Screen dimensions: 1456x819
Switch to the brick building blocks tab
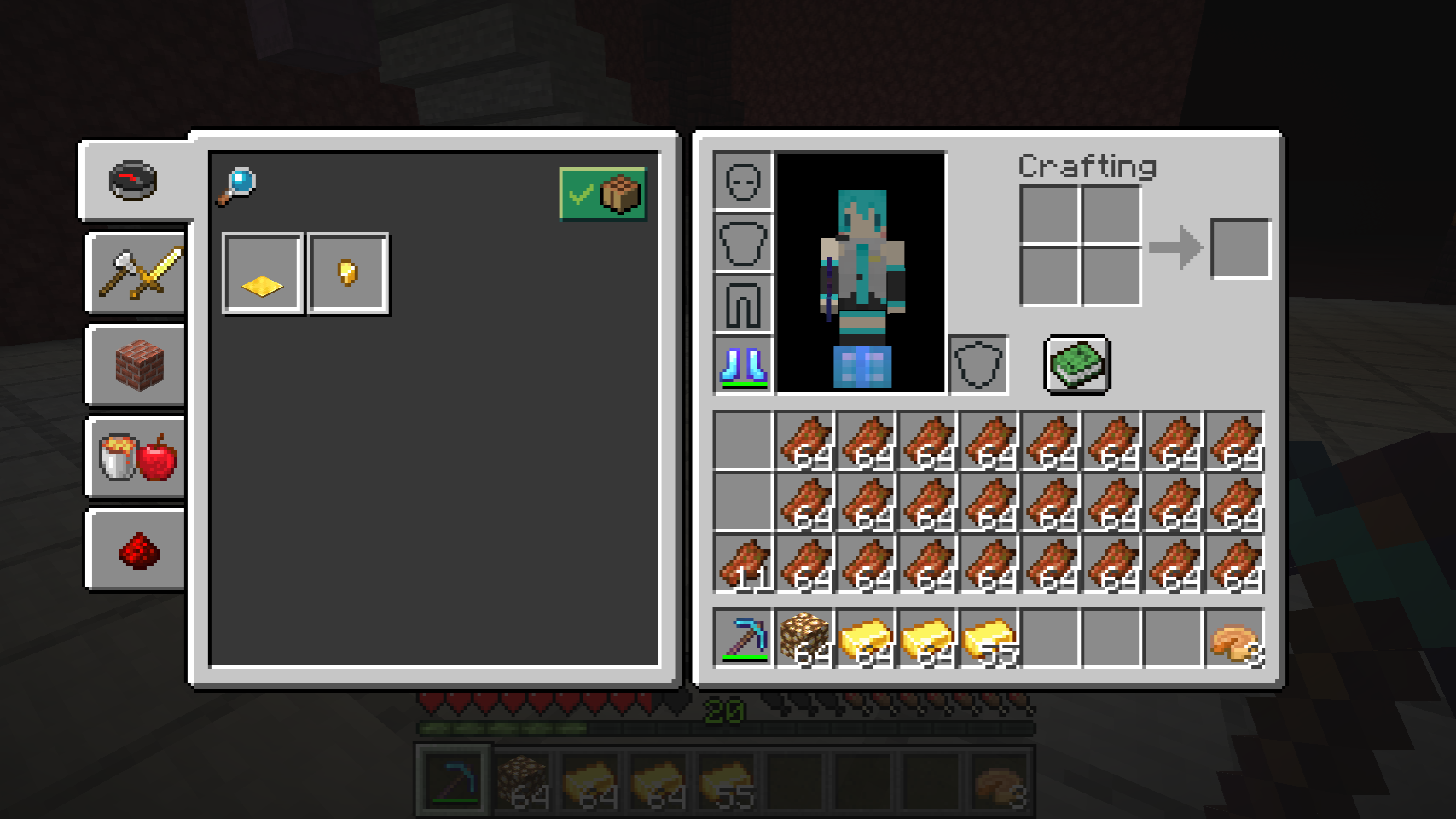pyautogui.click(x=138, y=365)
